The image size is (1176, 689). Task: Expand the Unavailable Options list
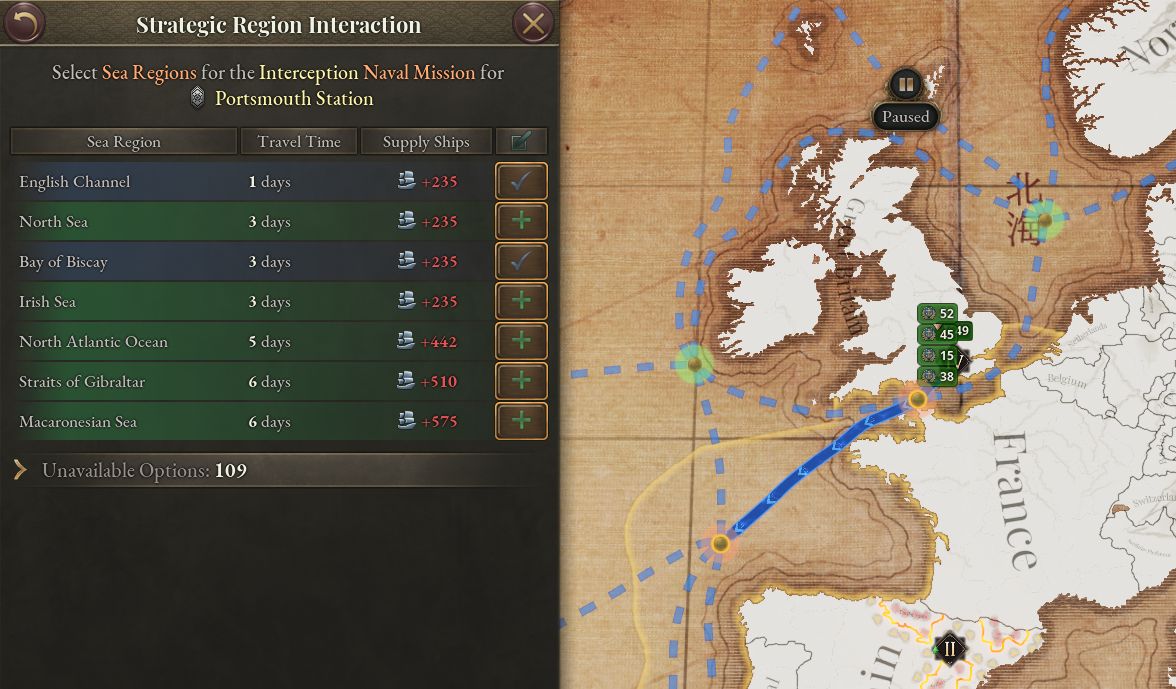click(x=21, y=470)
